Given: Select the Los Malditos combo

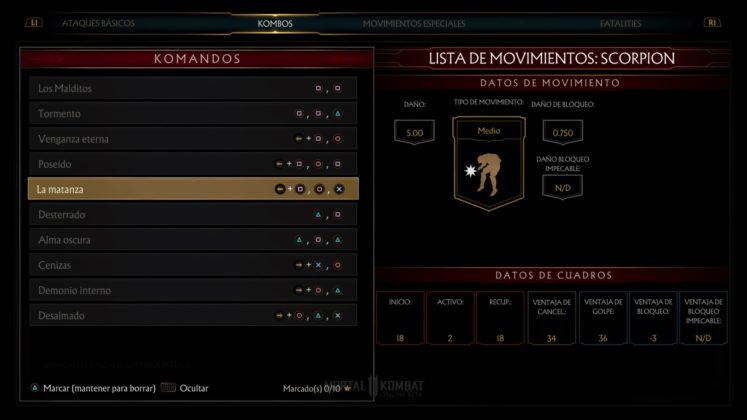Looking at the screenshot, I should click(193, 88).
